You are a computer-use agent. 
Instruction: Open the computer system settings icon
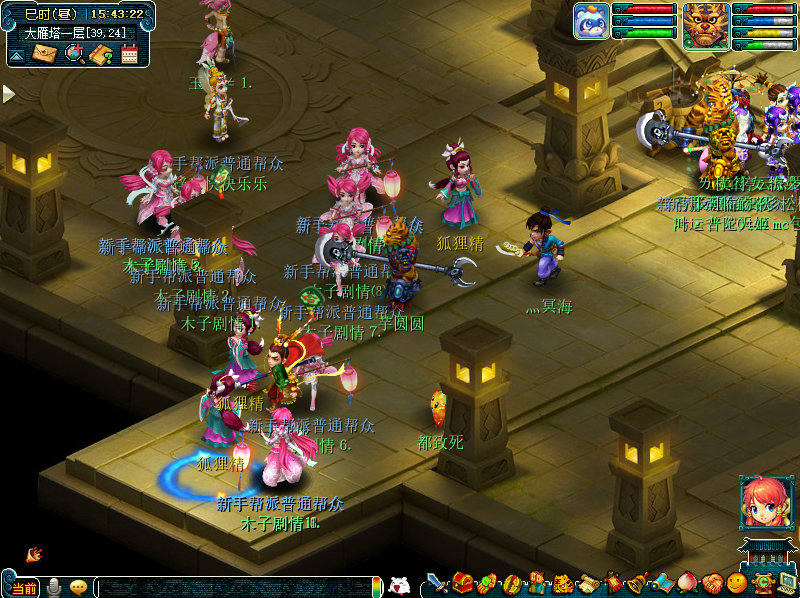coord(787,583)
